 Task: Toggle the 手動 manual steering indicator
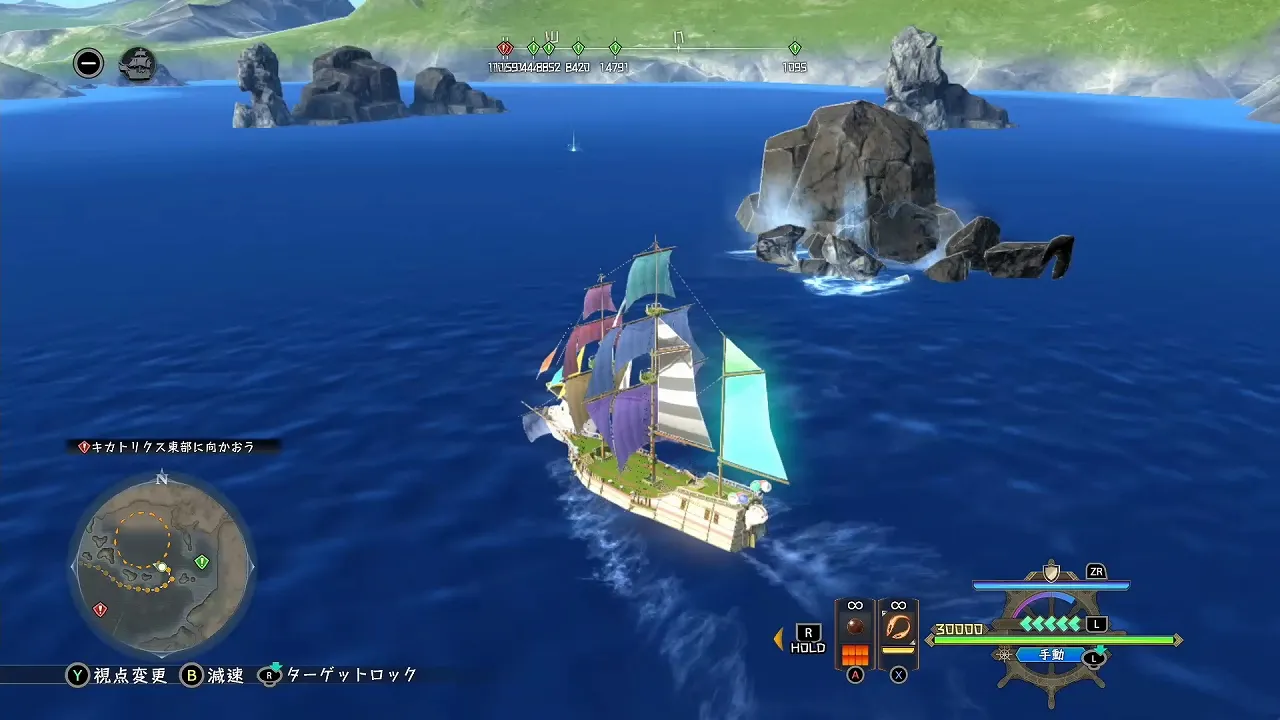point(1050,653)
